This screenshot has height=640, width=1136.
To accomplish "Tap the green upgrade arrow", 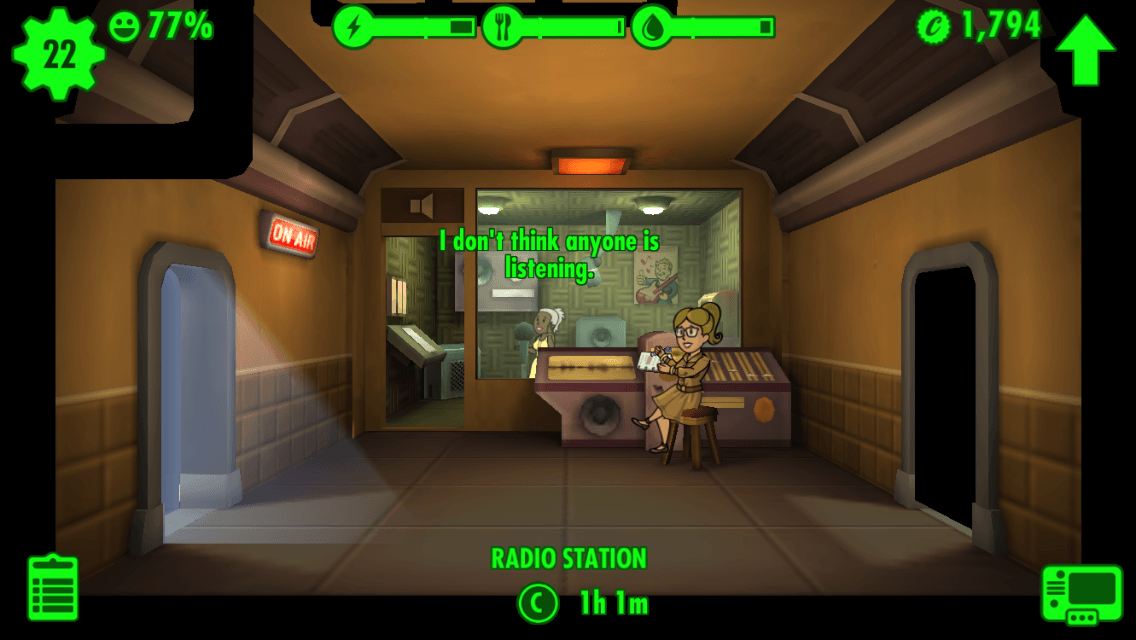I will point(1085,50).
